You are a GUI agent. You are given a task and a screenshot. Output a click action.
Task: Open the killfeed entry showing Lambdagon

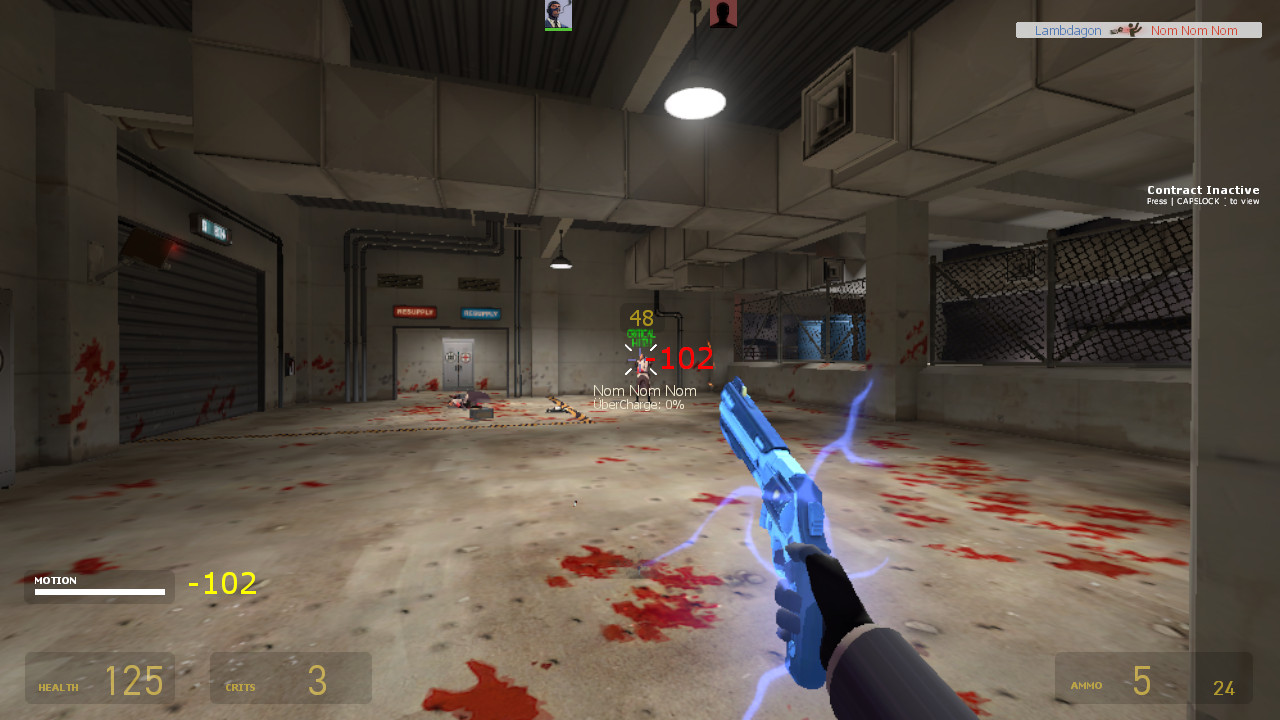click(x=1138, y=30)
